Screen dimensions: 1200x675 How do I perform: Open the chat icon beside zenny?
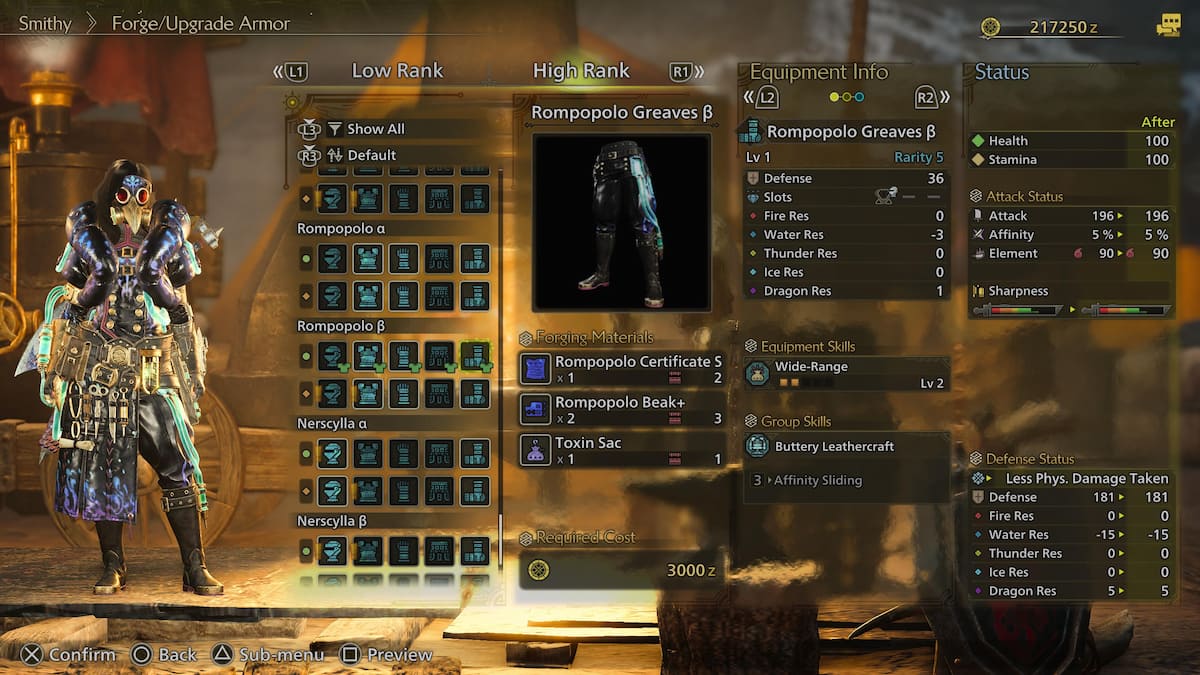pyautogui.click(x=1167, y=27)
